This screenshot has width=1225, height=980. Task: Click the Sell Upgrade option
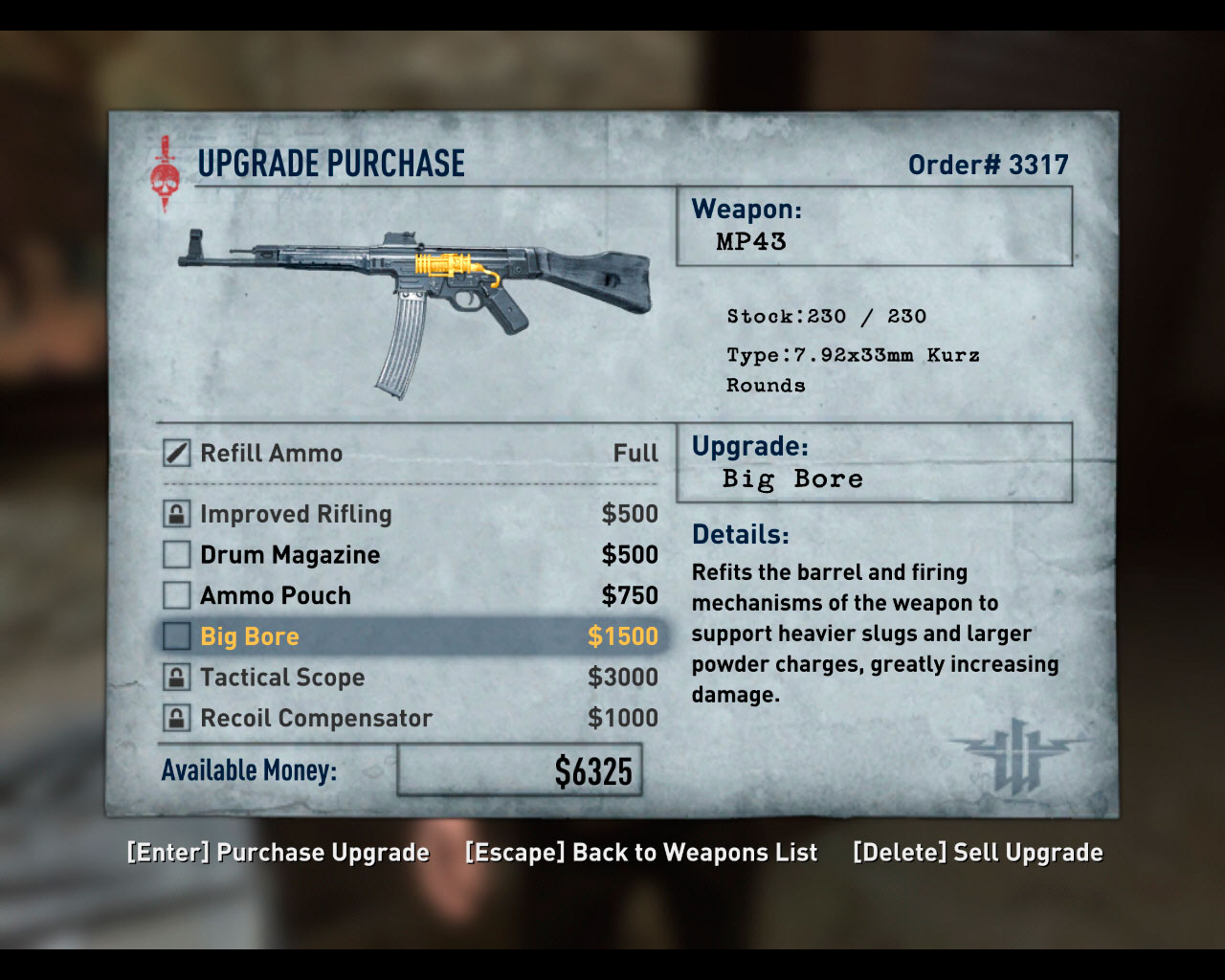click(977, 853)
